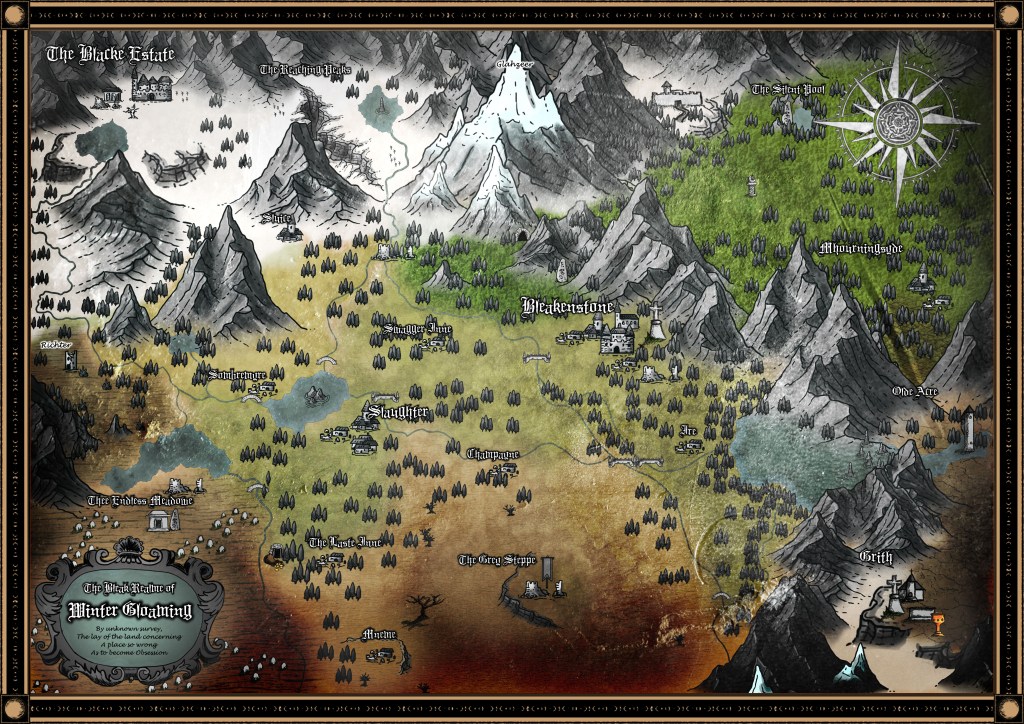Select the Grith location label
Viewport: 1024px width, 724px height.
point(875,556)
